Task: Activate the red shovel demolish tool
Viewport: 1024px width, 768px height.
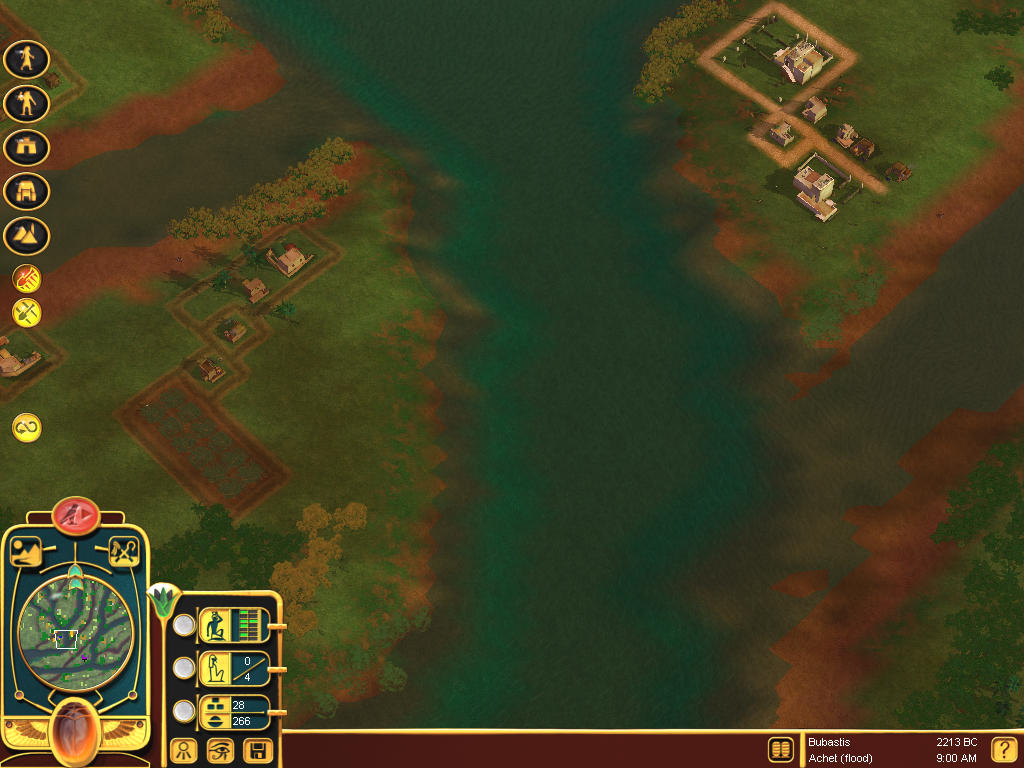Action: coord(27,277)
